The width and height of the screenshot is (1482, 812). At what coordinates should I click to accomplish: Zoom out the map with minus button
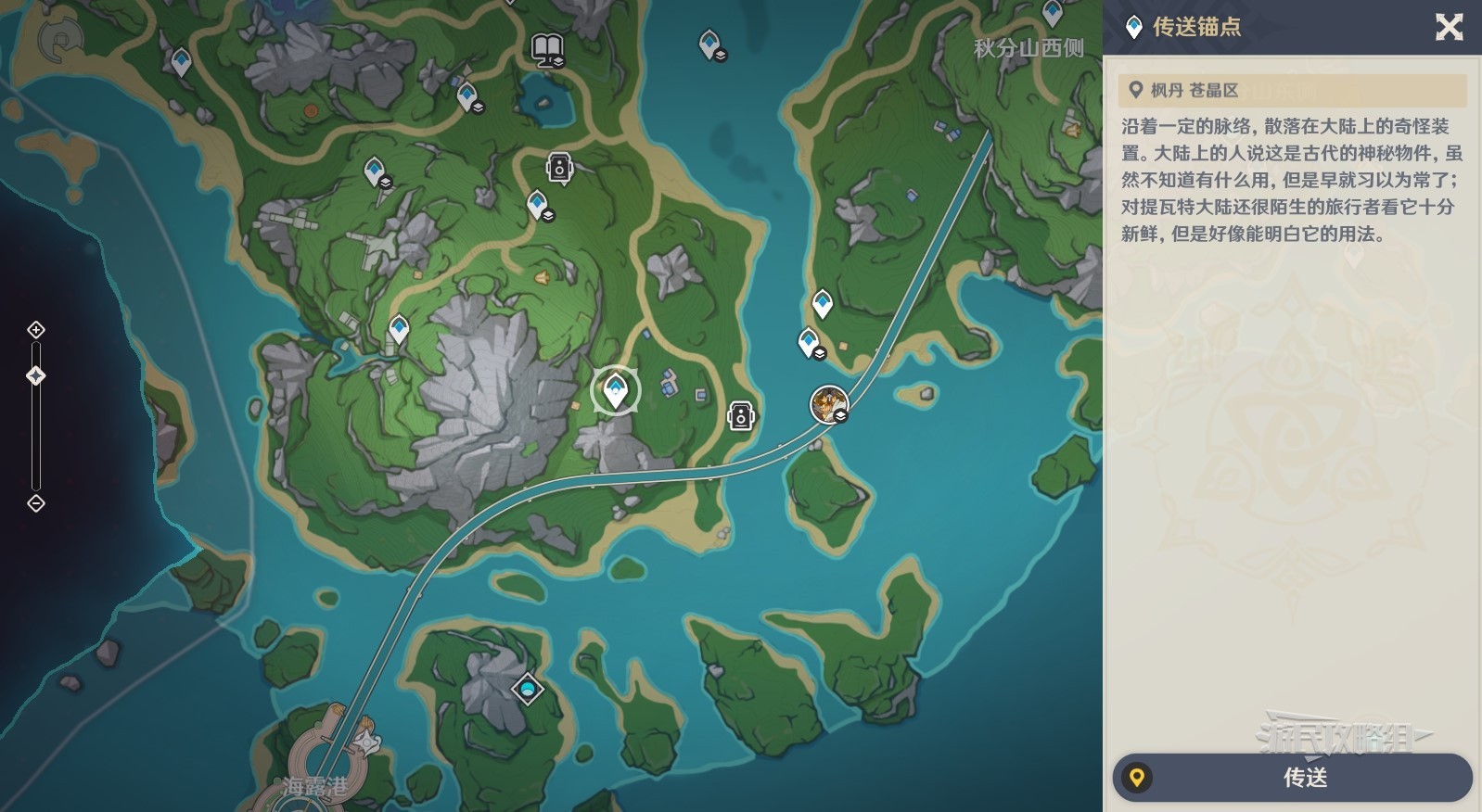(36, 503)
